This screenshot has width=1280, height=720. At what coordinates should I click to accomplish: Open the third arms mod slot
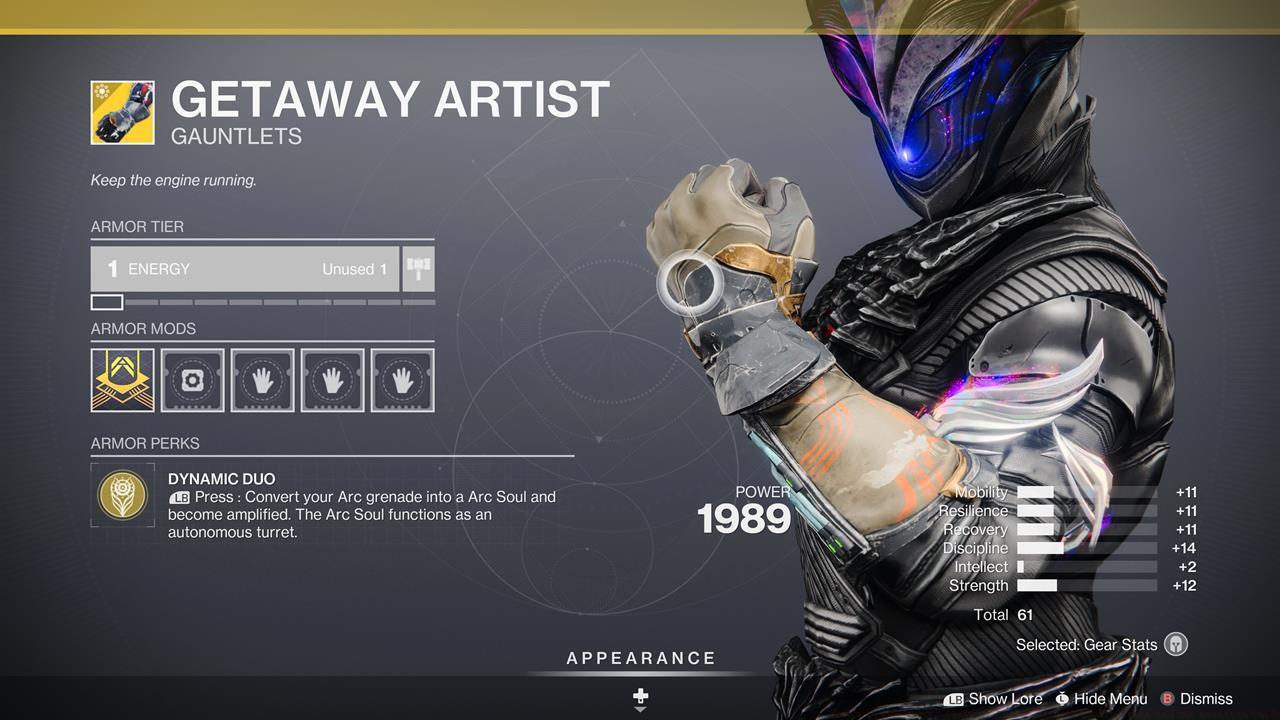coord(402,379)
